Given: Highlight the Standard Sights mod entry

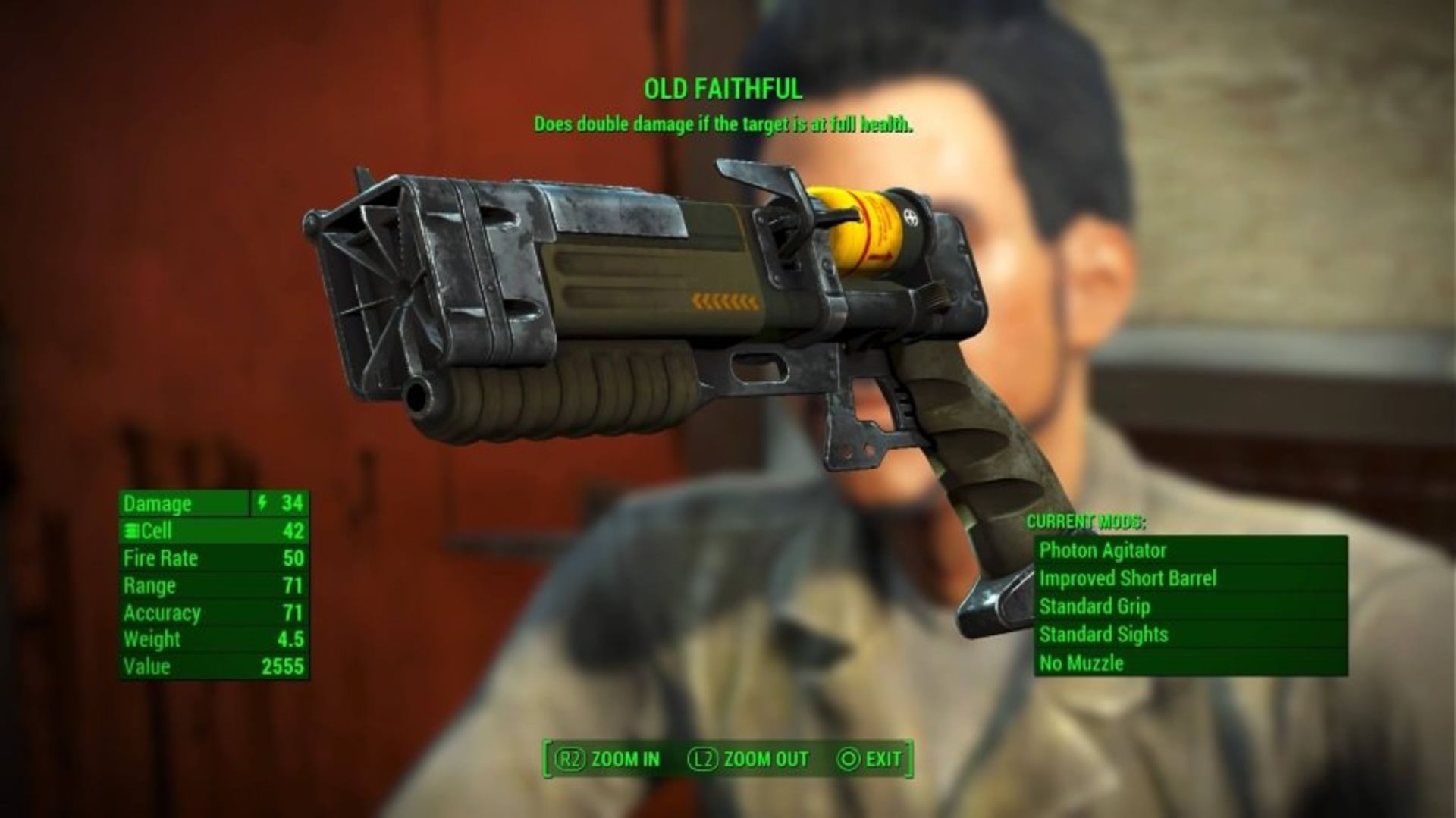Looking at the screenshot, I should click(x=1189, y=635).
